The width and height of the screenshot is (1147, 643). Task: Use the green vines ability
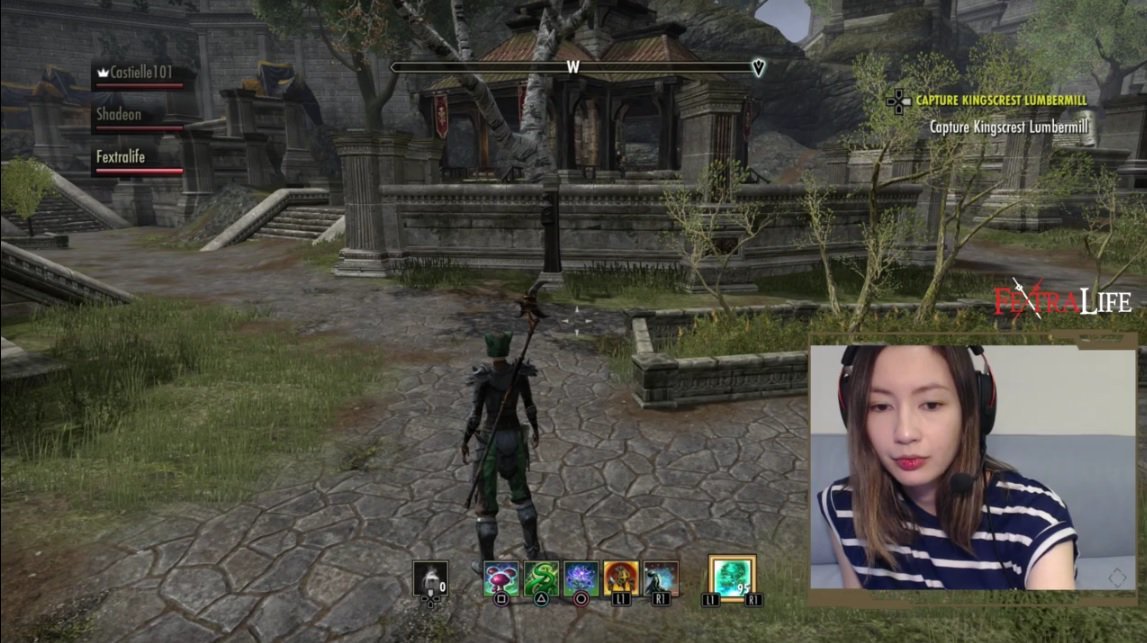tap(539, 578)
